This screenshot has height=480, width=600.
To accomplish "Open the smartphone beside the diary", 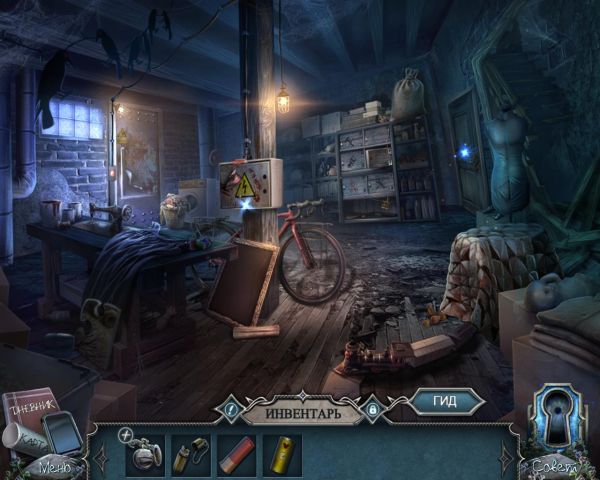I will point(62,432).
